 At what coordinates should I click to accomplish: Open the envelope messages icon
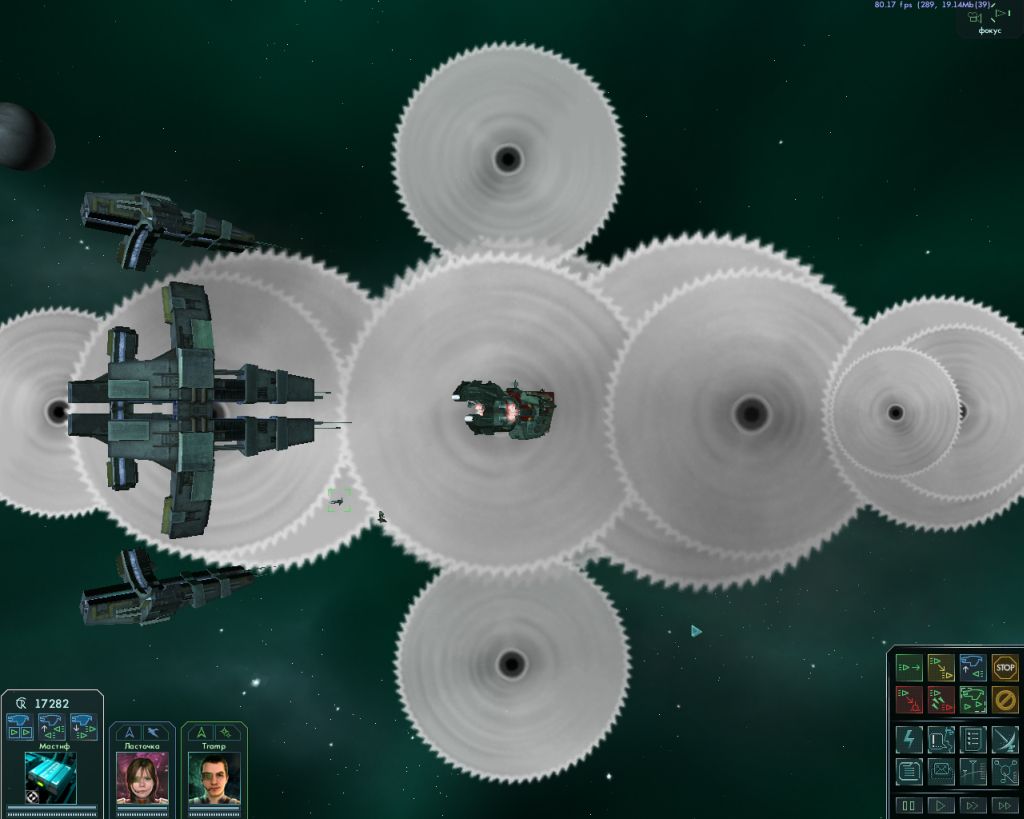pyautogui.click(x=941, y=771)
